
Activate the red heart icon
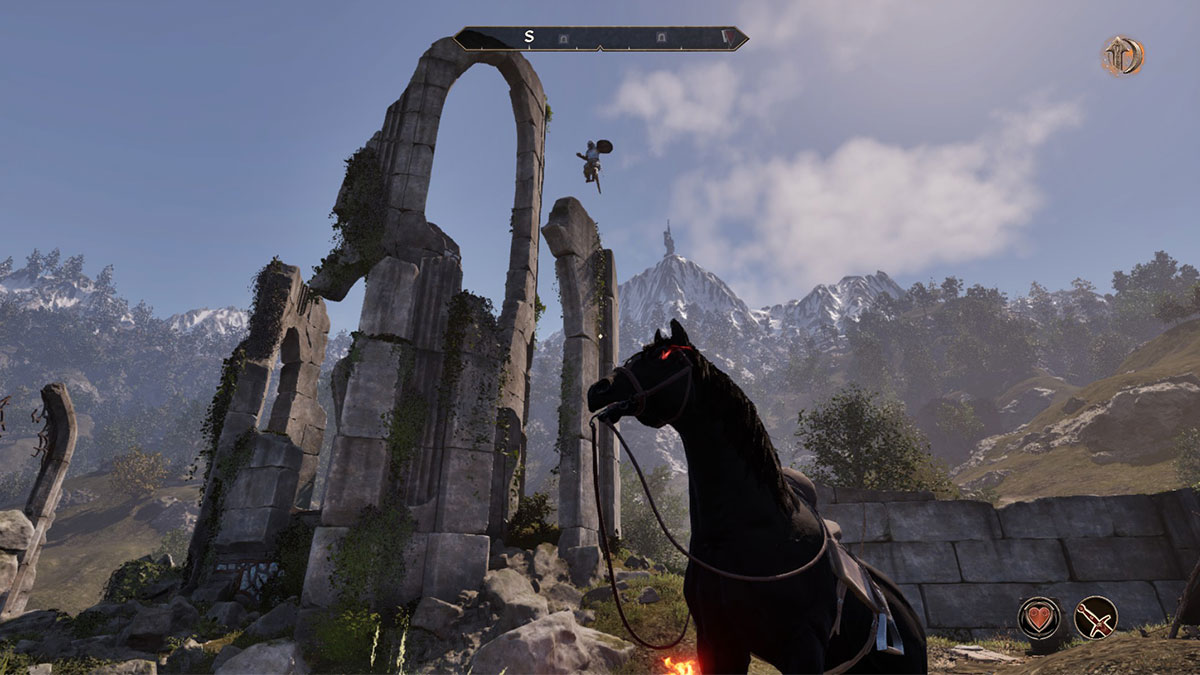(x=1039, y=617)
